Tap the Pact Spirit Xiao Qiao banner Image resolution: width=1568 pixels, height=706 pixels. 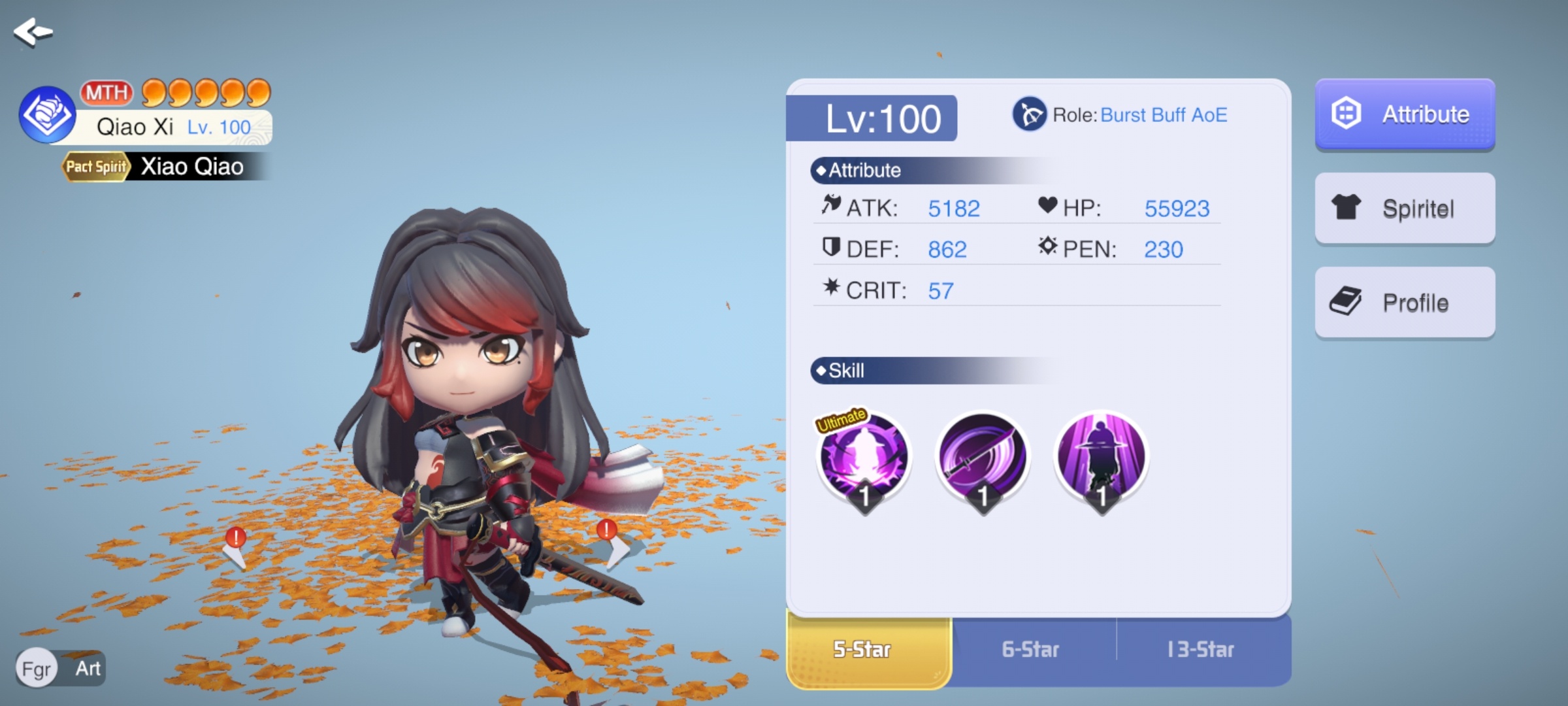163,167
